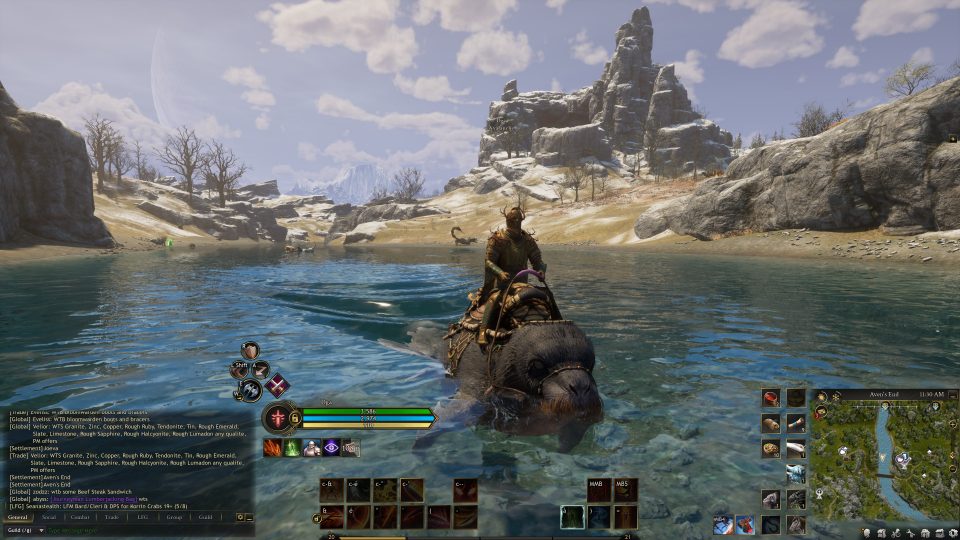Select the LFG chat tab
The height and width of the screenshot is (540, 960).
(142, 517)
